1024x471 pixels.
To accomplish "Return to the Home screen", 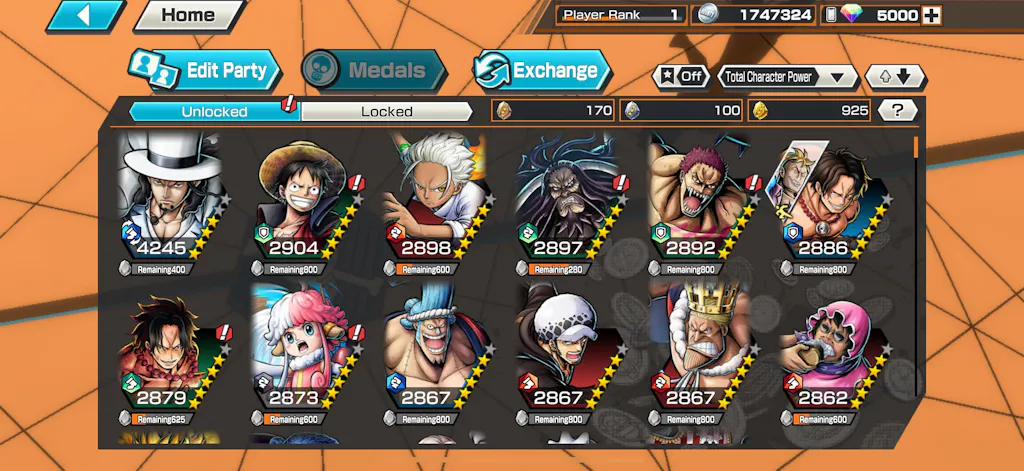I will pos(188,15).
